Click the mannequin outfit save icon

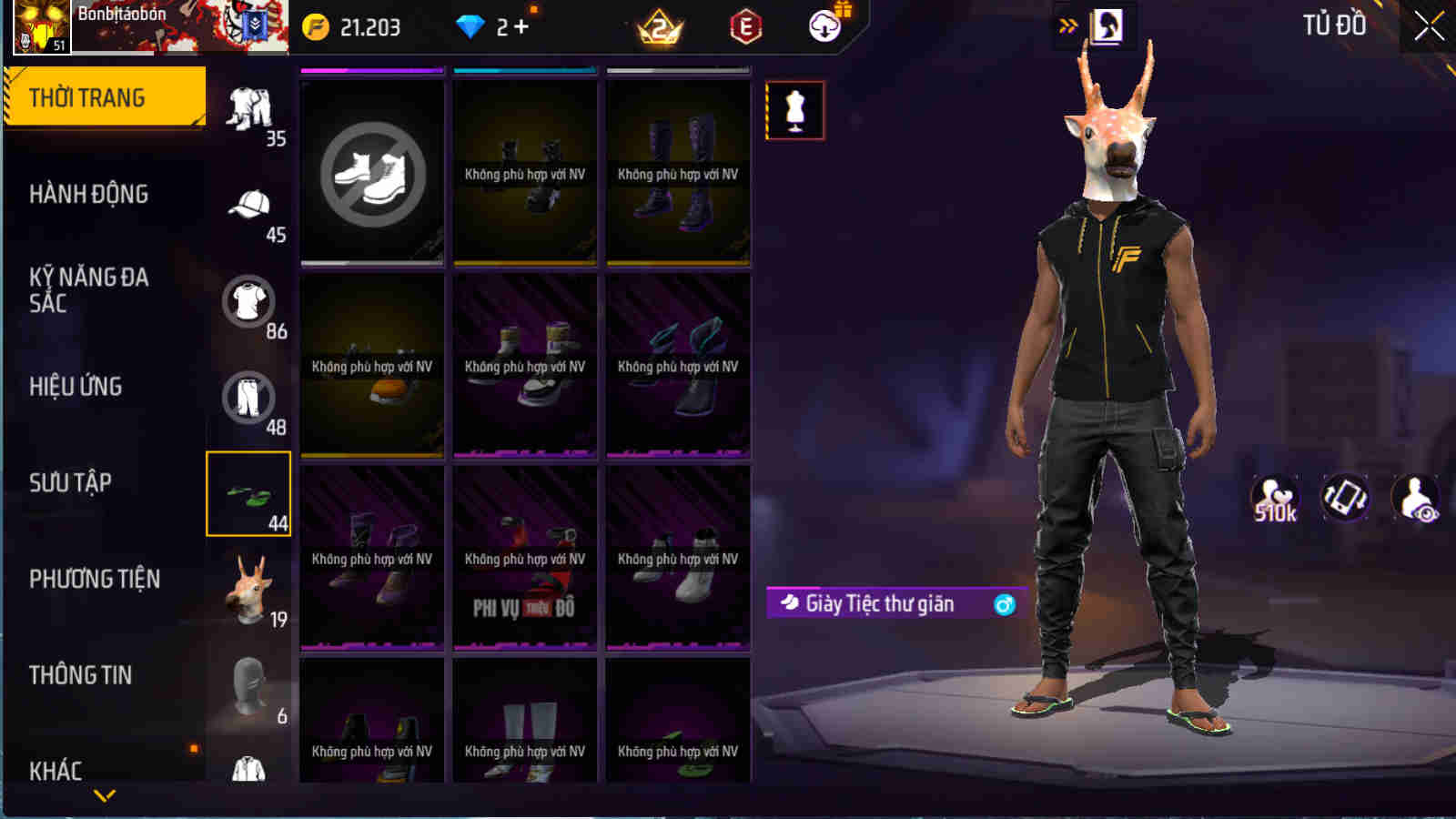tap(795, 109)
